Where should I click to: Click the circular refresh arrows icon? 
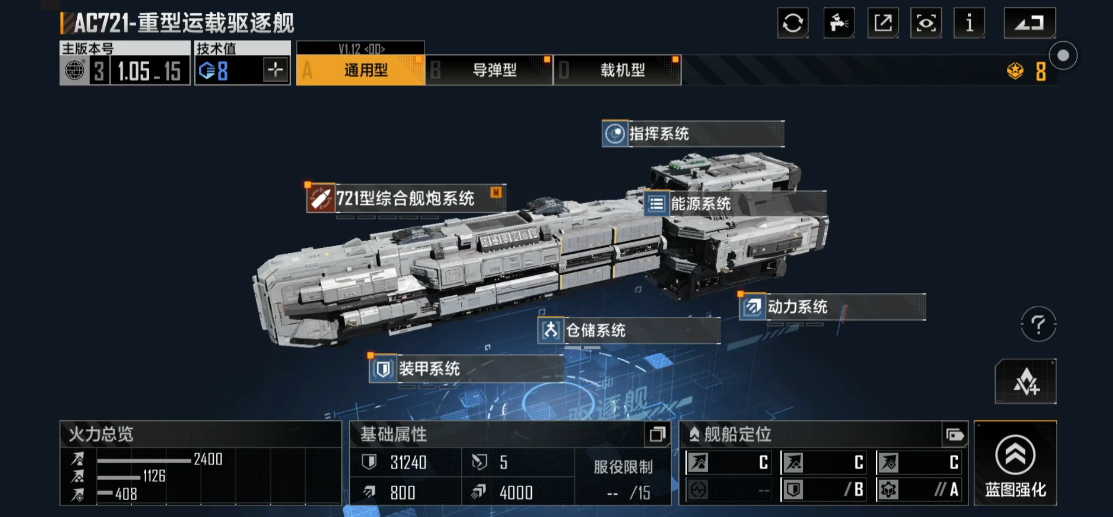point(793,22)
